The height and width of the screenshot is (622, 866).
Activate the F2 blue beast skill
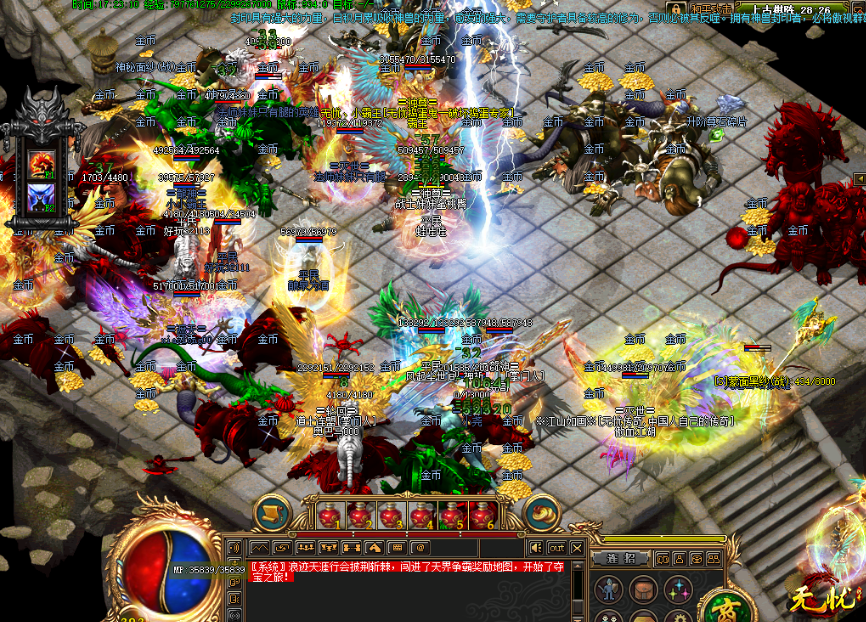click(42, 195)
